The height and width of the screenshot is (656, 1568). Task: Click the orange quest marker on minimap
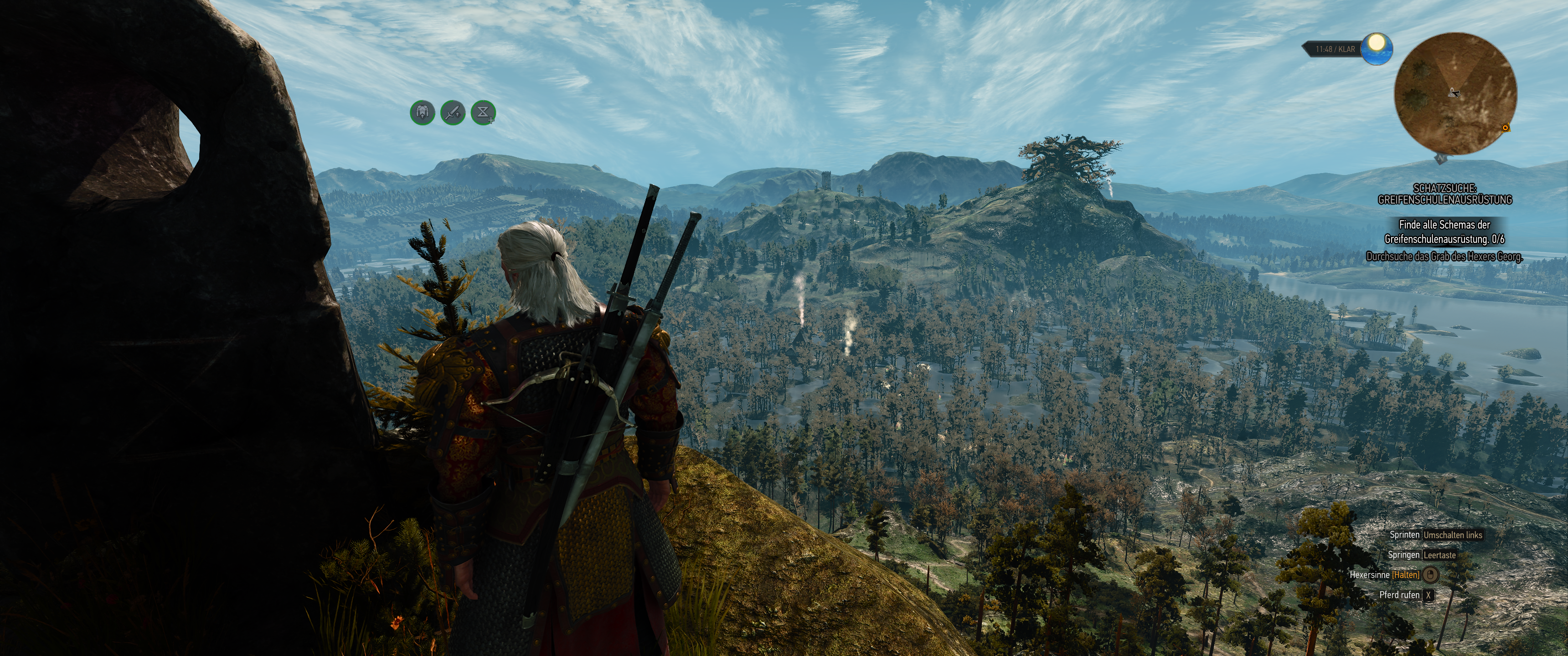1505,128
